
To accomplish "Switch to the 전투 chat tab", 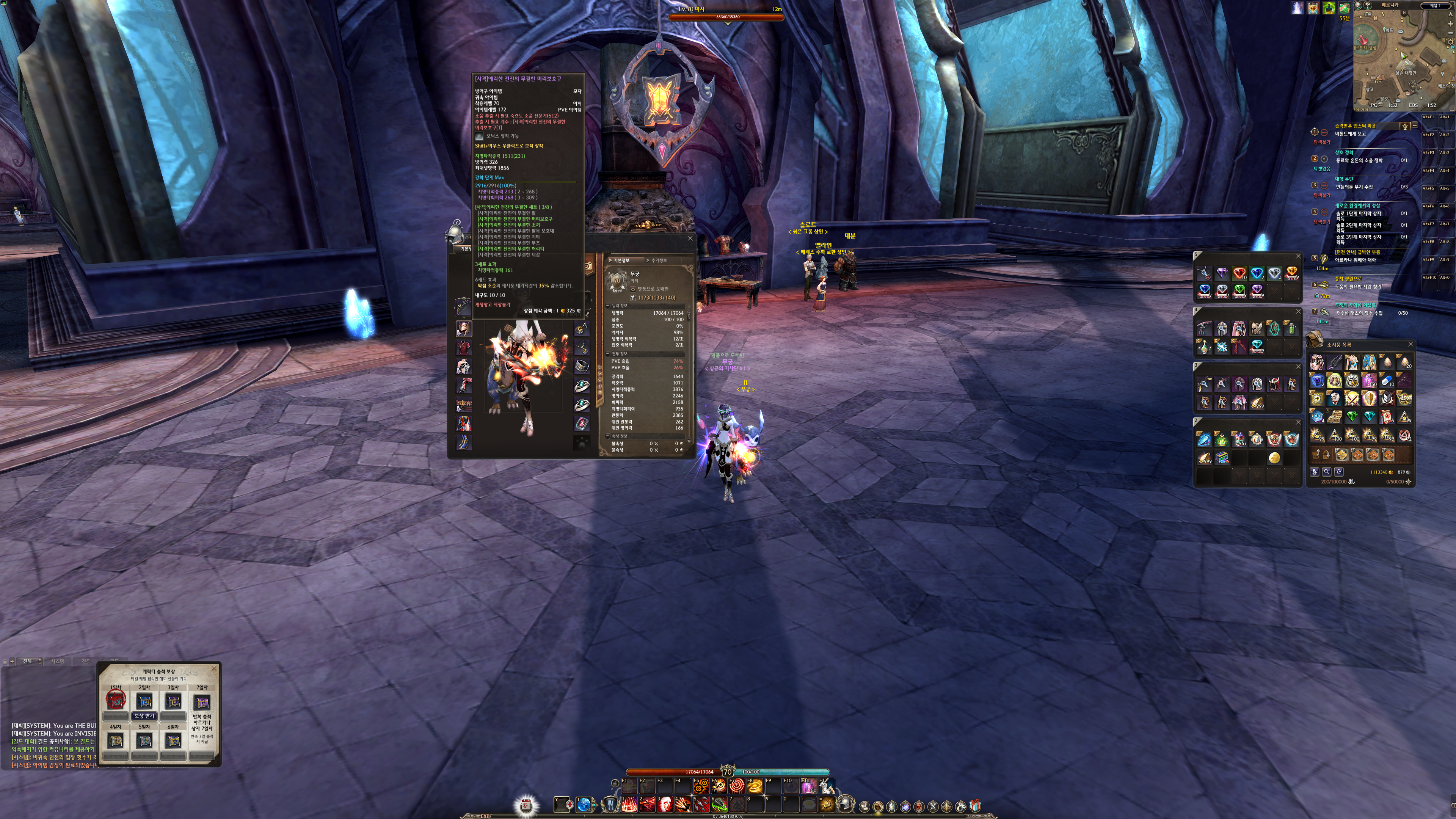I will [86, 661].
